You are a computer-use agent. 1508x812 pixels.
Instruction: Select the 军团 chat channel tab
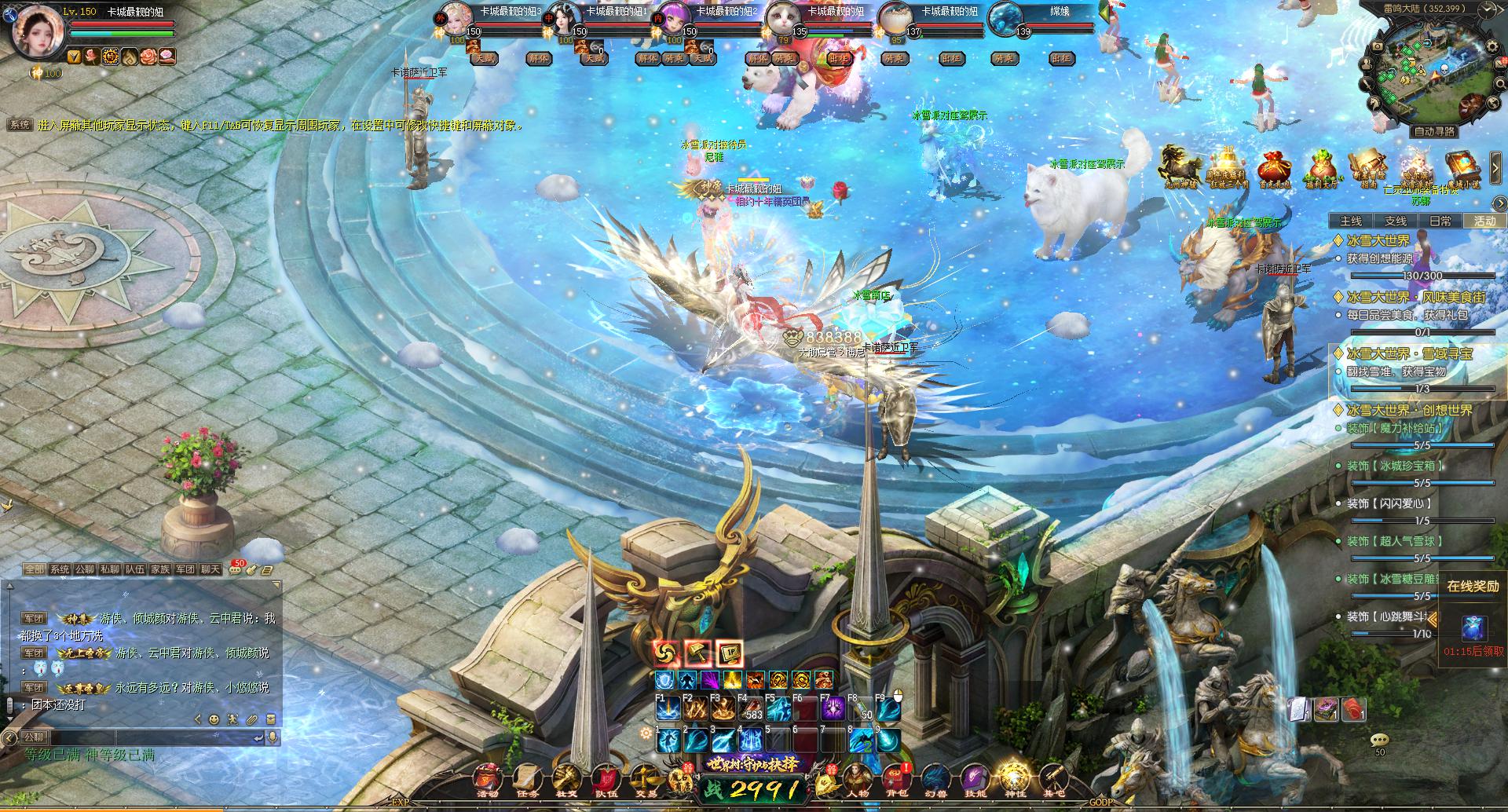pyautogui.click(x=185, y=569)
